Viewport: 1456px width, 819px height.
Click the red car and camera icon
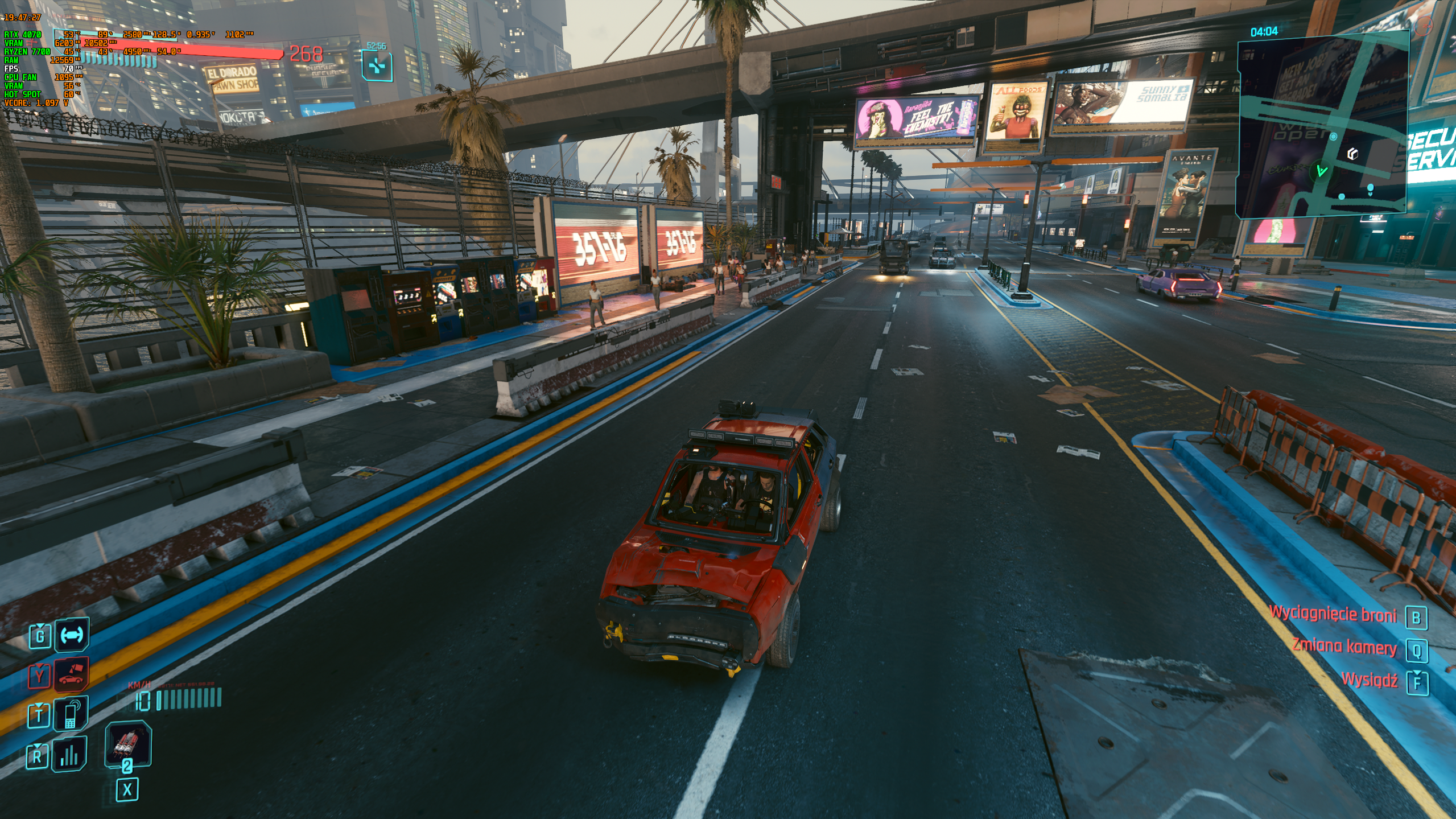[72, 675]
